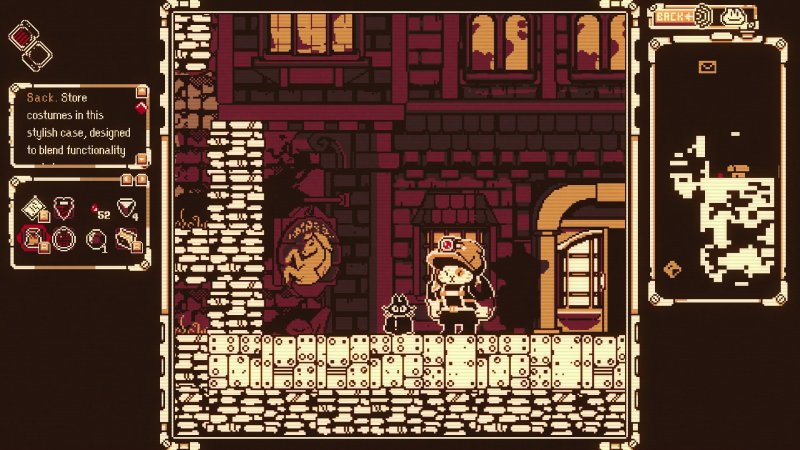
Task: Select the round ring item slot
Action: point(65,239)
